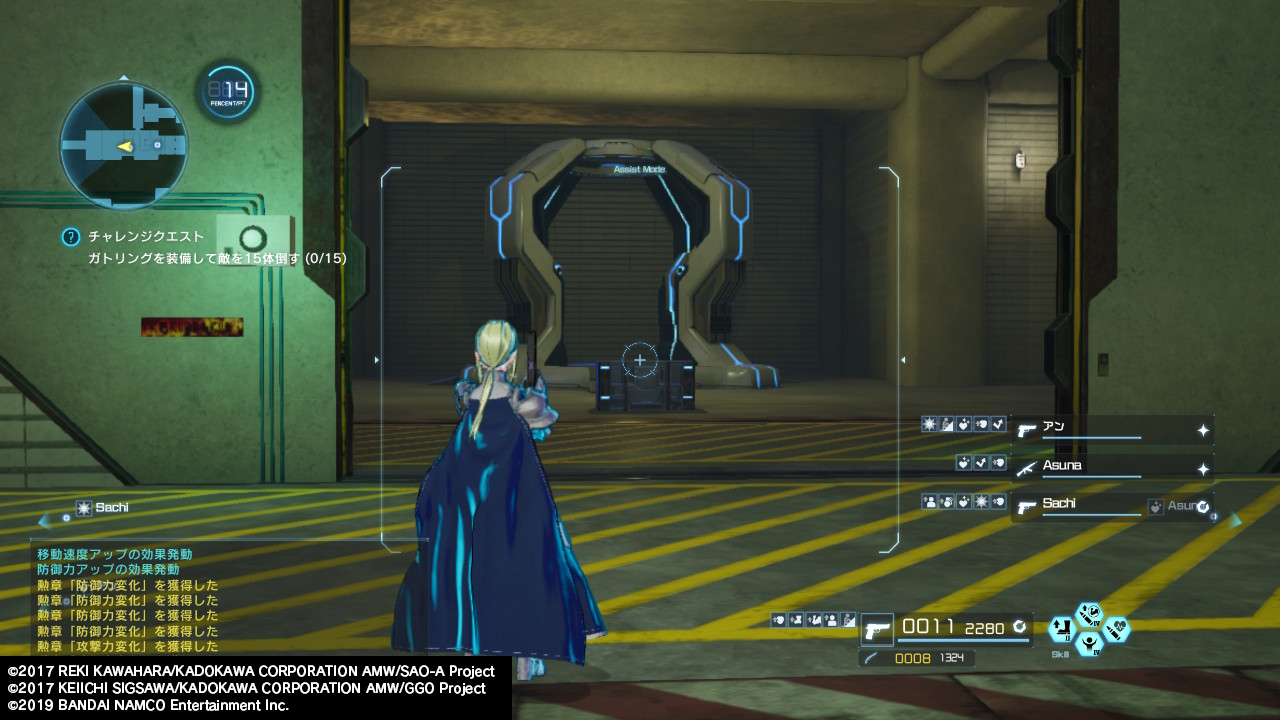Switch to the secondary sword weapon slot
Viewport: 1280px width, 720px height.
872,658
